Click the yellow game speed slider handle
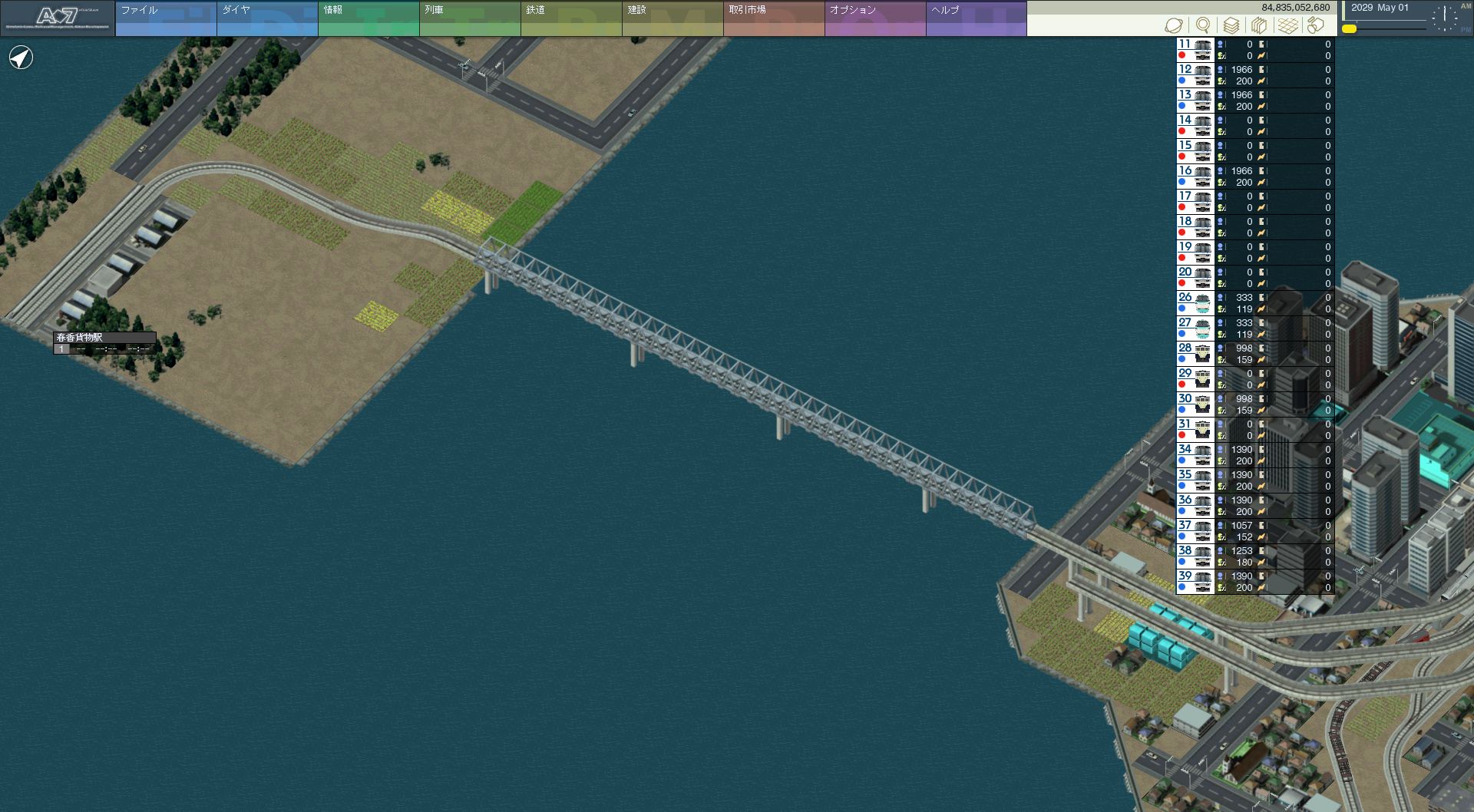The image size is (1474, 812). coord(1349,29)
